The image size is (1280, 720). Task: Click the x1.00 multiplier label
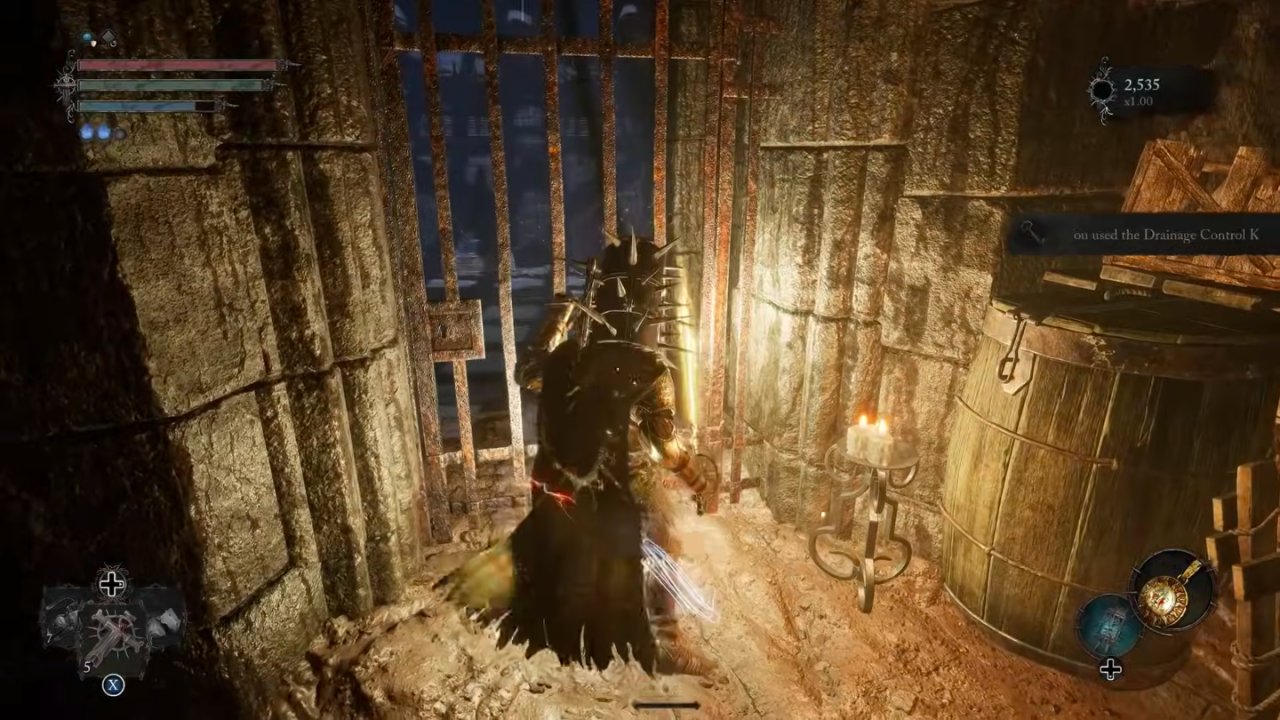pos(1138,101)
